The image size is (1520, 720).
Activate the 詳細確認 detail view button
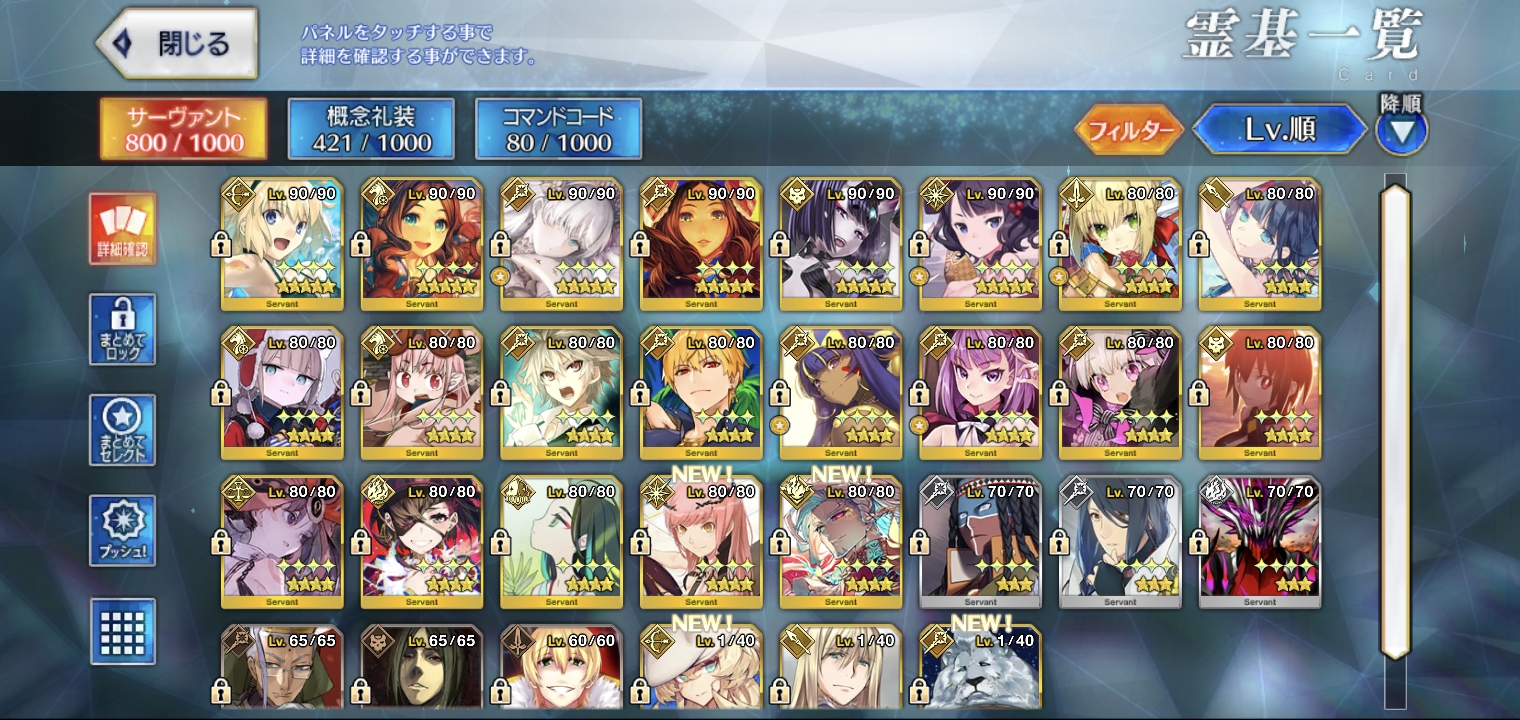pos(122,228)
